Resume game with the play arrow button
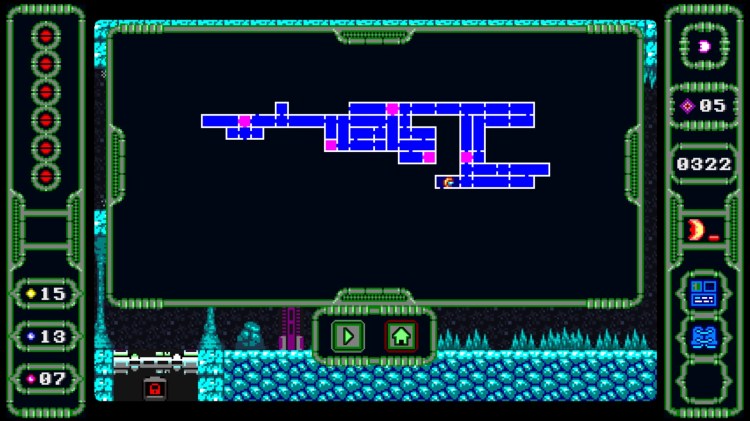750x421 pixels. pos(348,336)
